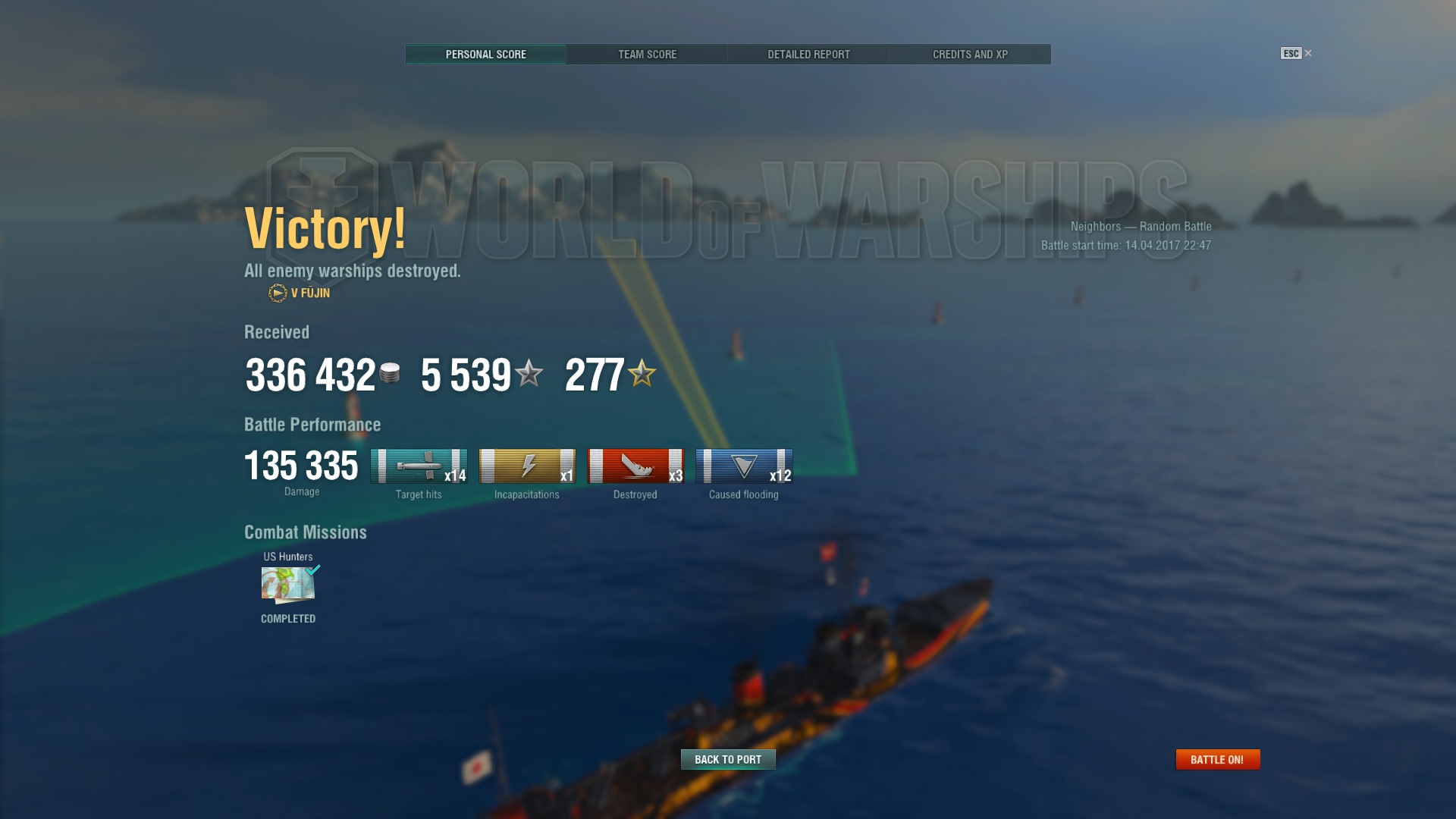1456x819 pixels.
Task: Select the Incapacitations ribbon
Action: click(x=527, y=466)
